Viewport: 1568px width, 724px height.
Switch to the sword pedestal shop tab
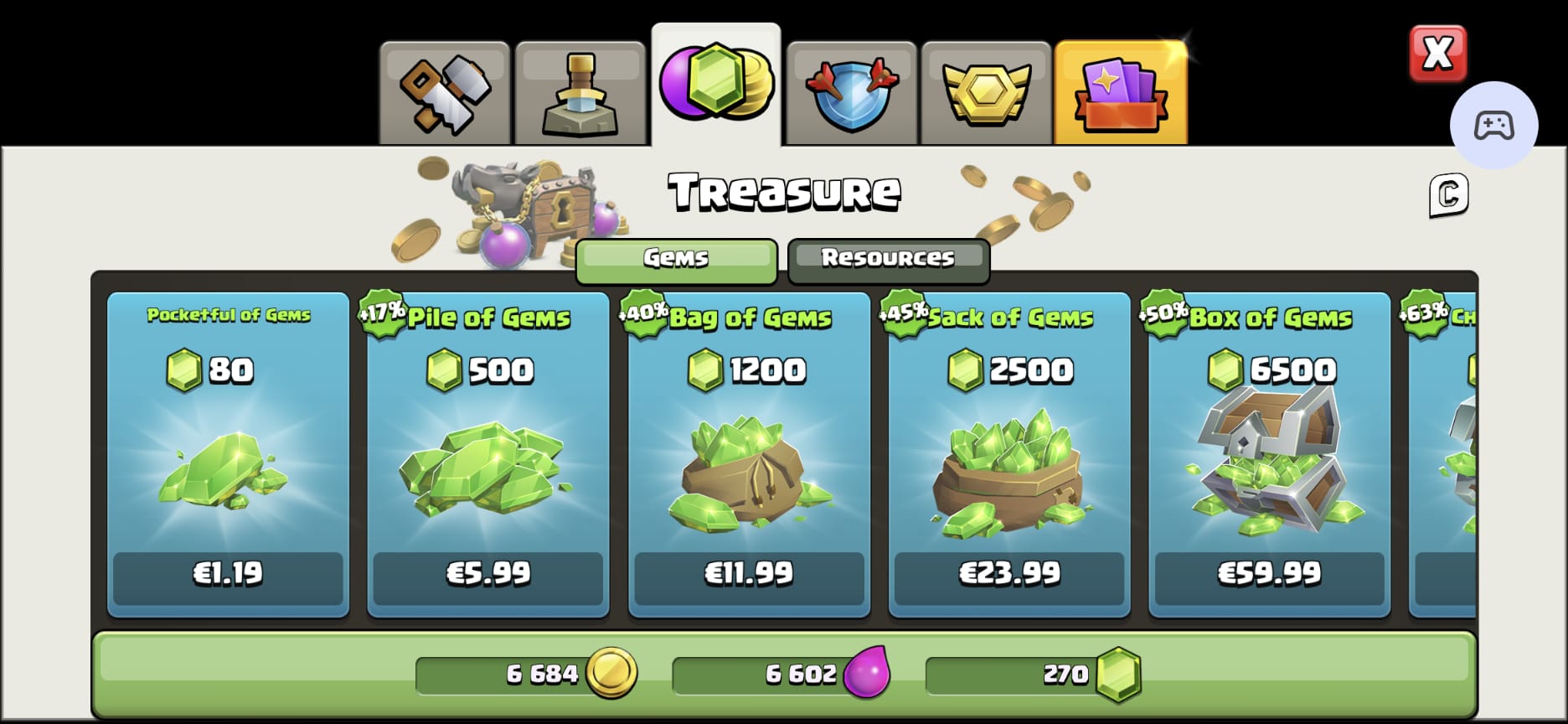580,93
